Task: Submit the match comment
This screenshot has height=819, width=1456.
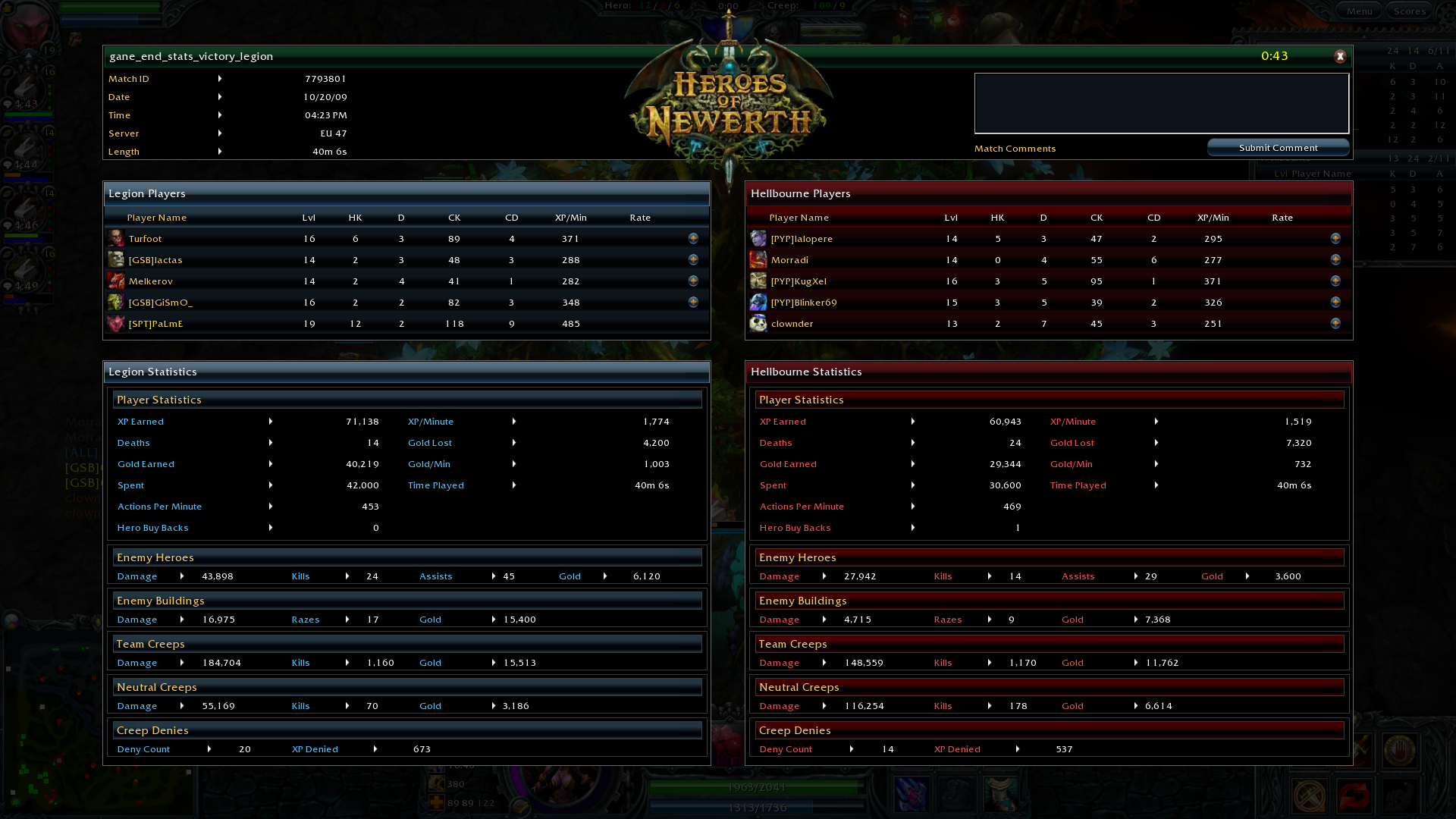Action: pyautogui.click(x=1278, y=148)
